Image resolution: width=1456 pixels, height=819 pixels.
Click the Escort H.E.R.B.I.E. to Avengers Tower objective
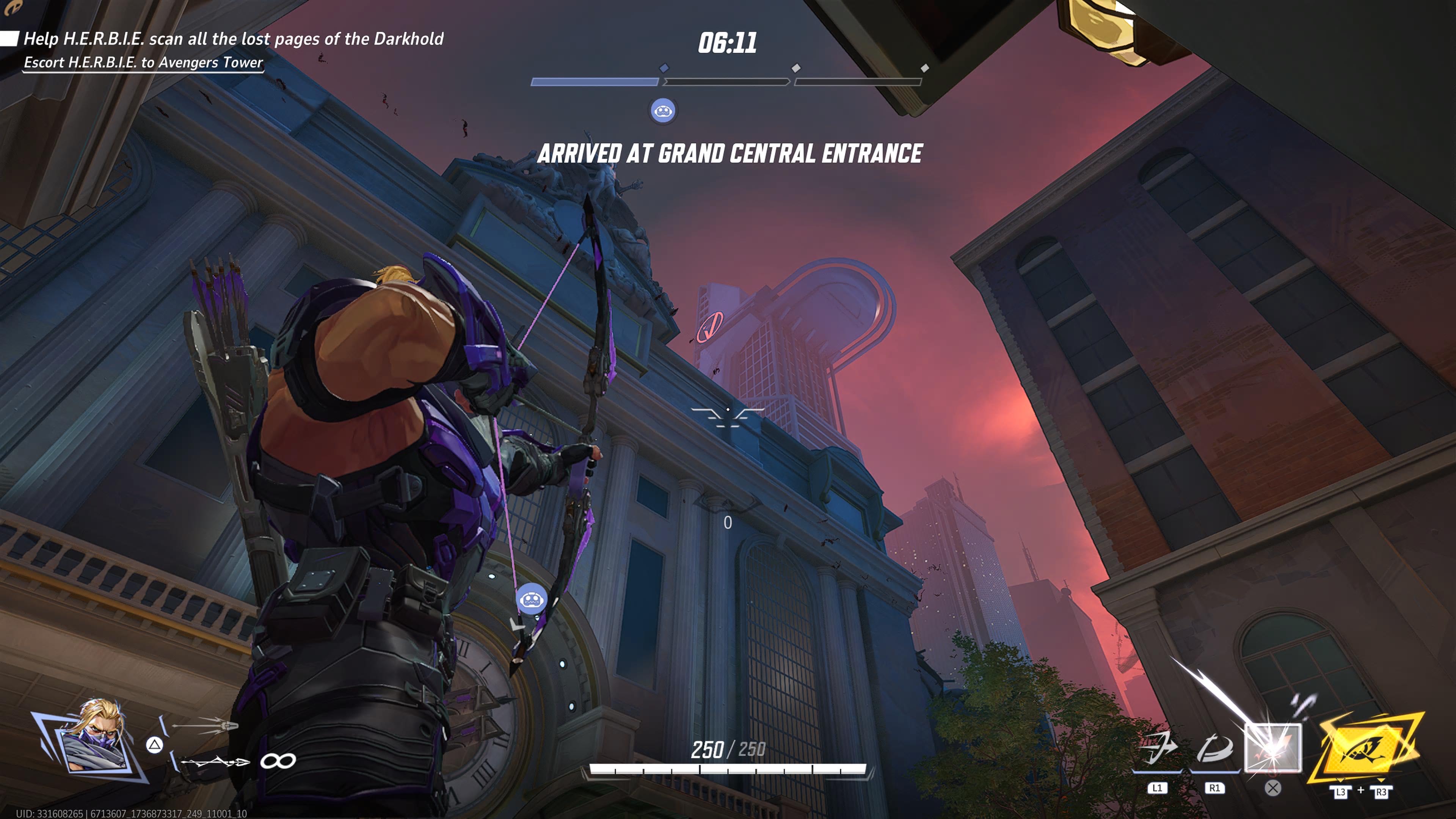pos(143,62)
